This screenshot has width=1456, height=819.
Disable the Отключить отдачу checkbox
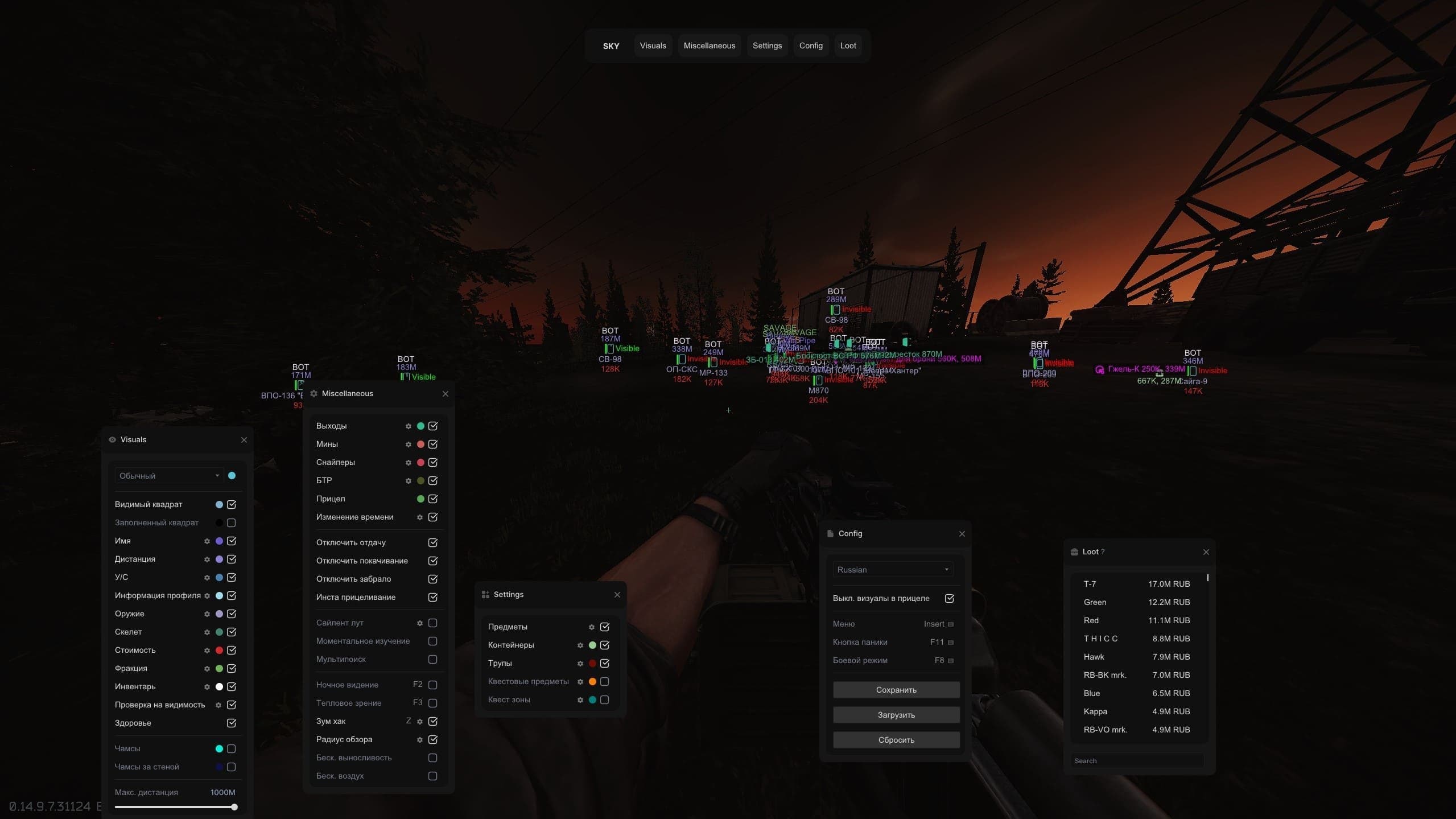click(x=433, y=542)
